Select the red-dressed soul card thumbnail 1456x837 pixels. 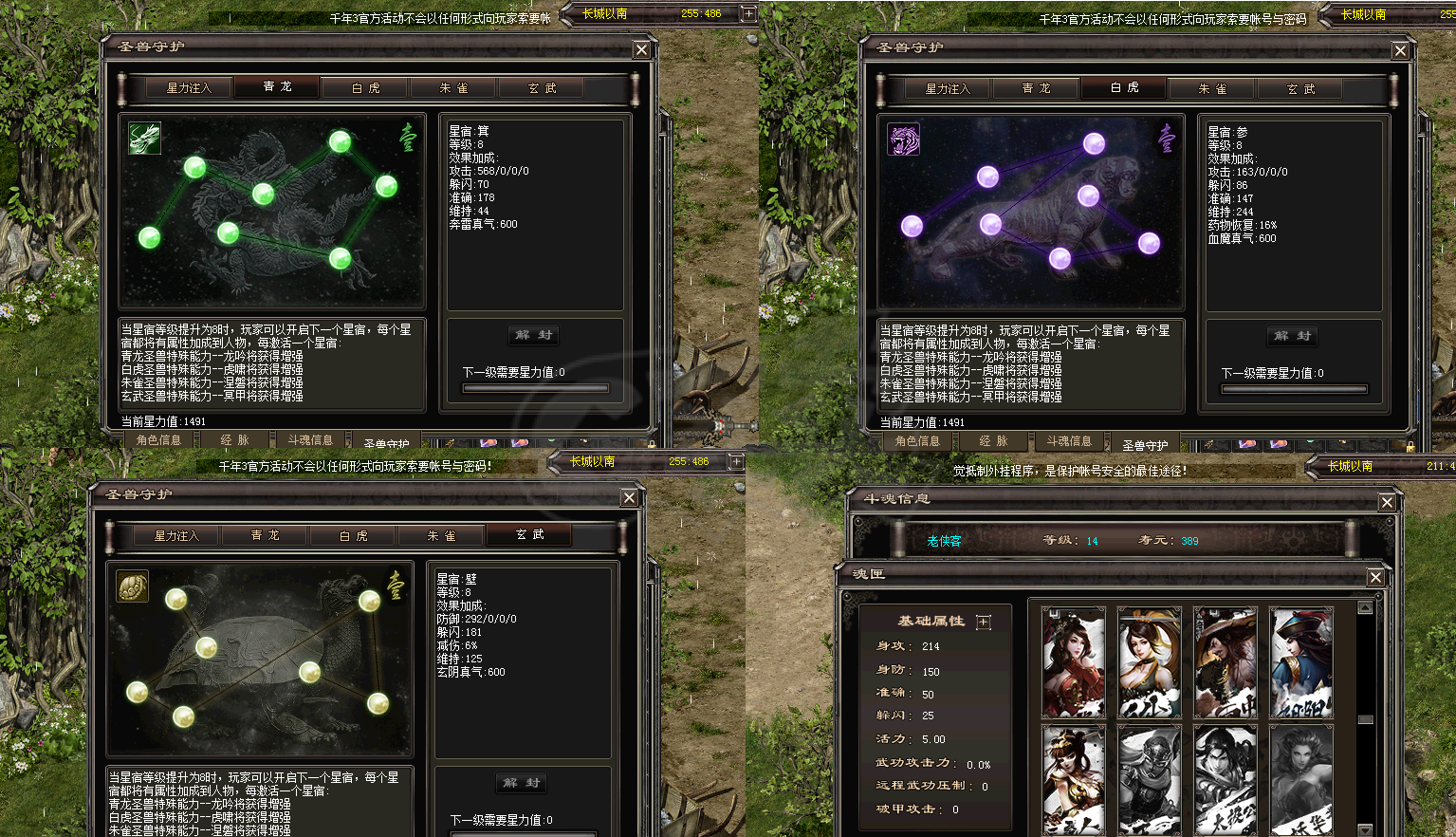point(1073,660)
